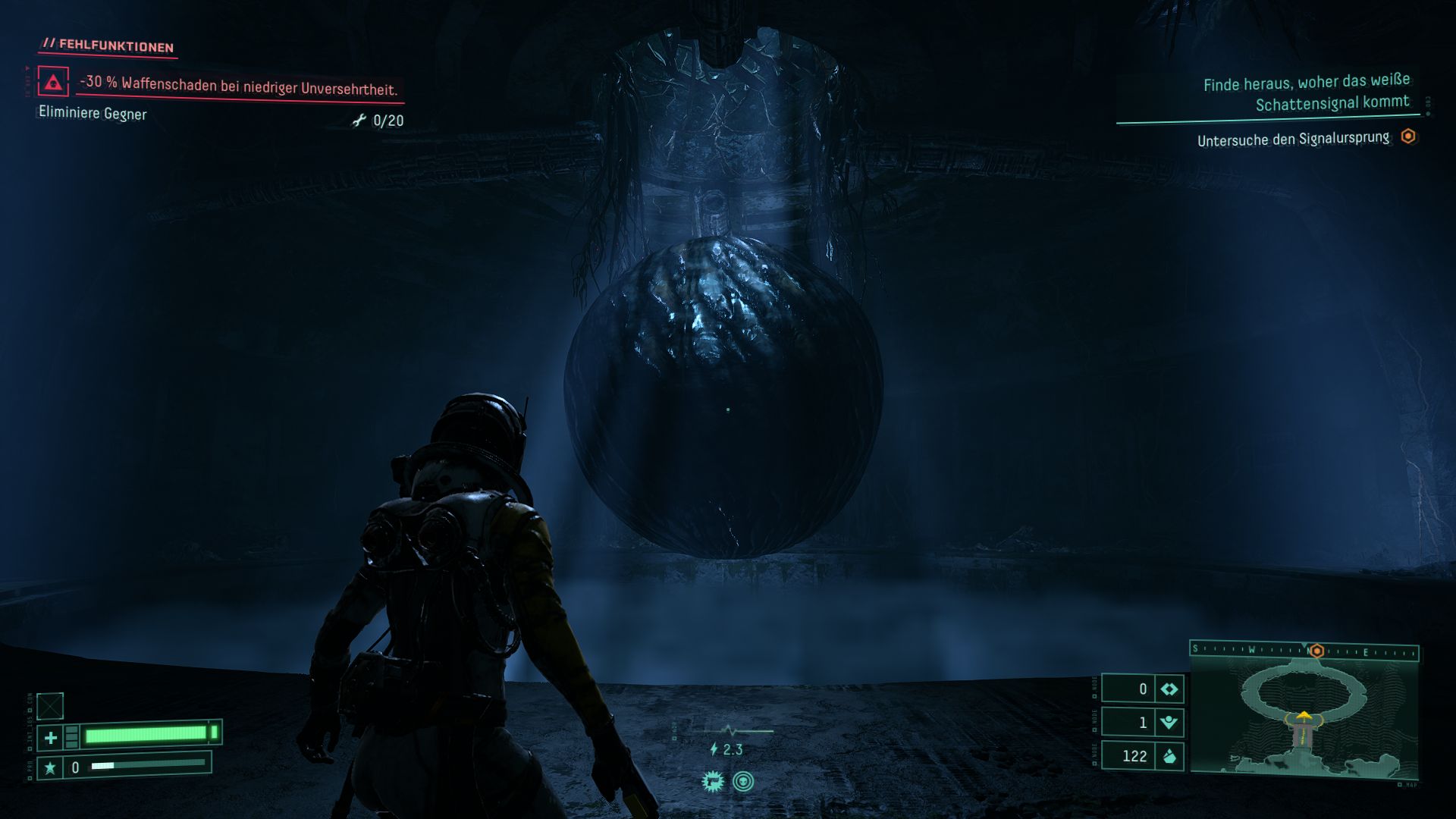This screenshot has height=819, width=1456.
Task: Select the empty consumable slot
Action: click(50, 706)
